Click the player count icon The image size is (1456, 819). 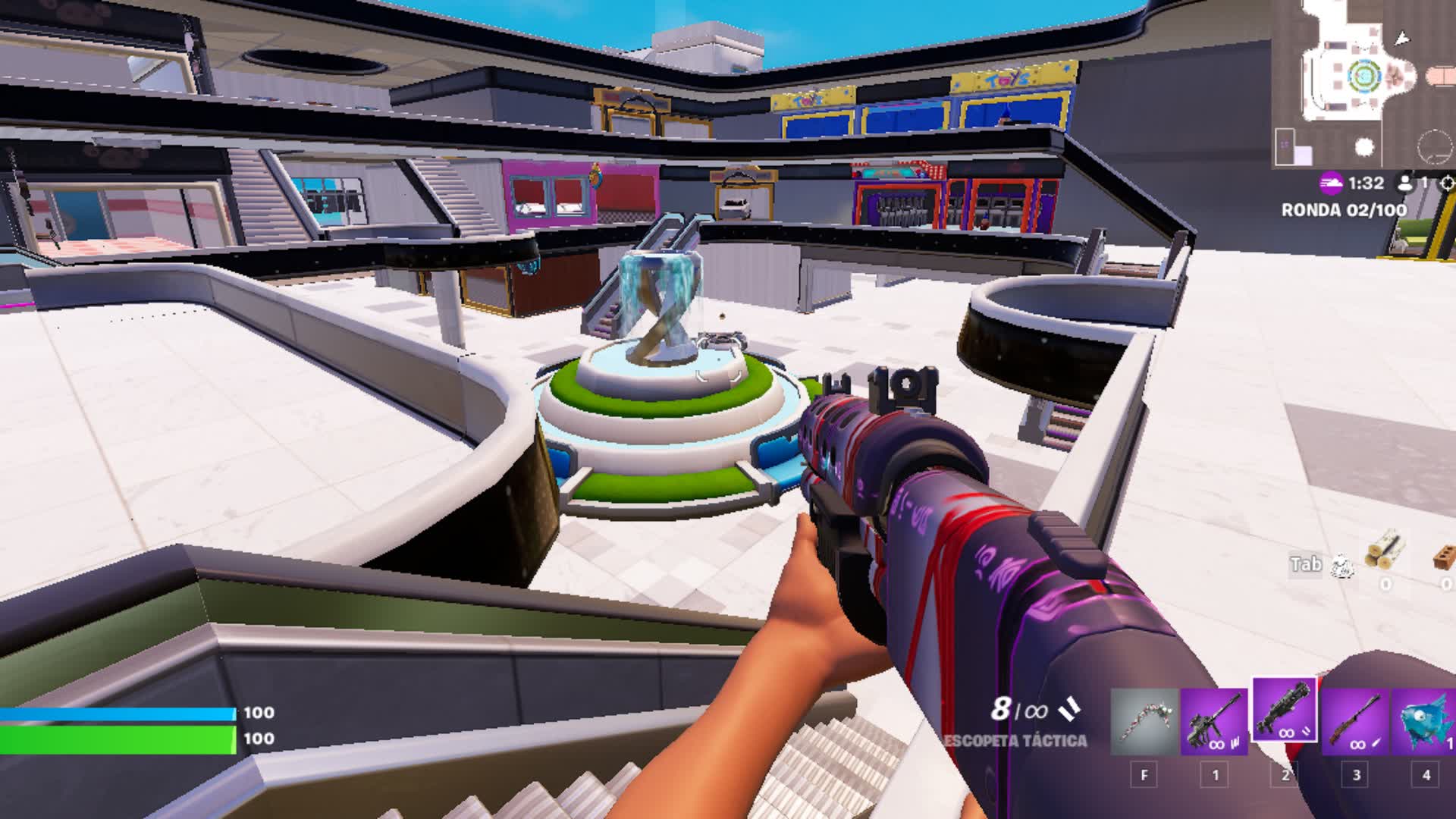click(1407, 182)
